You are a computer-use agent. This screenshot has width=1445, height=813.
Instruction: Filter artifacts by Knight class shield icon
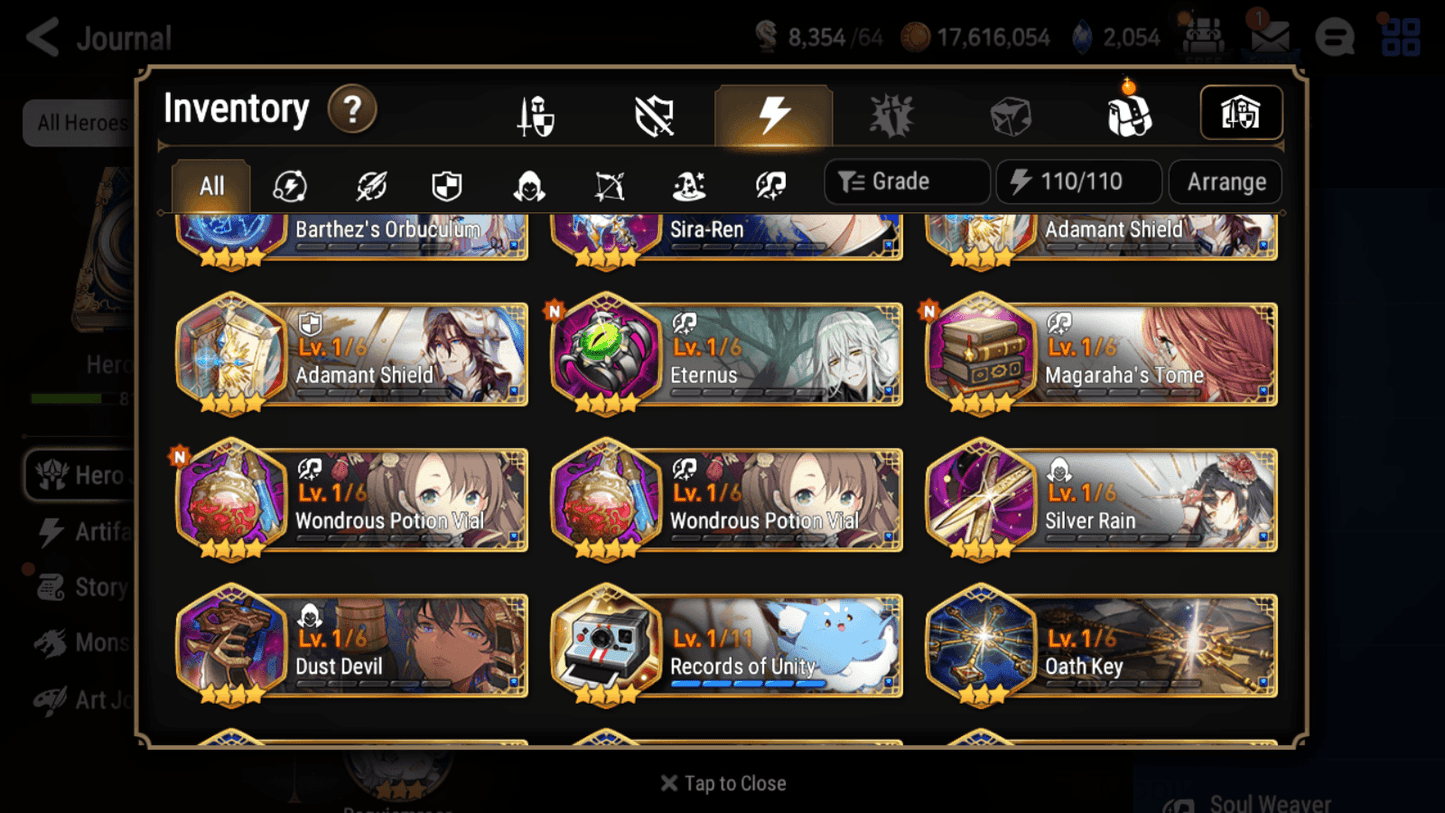446,182
